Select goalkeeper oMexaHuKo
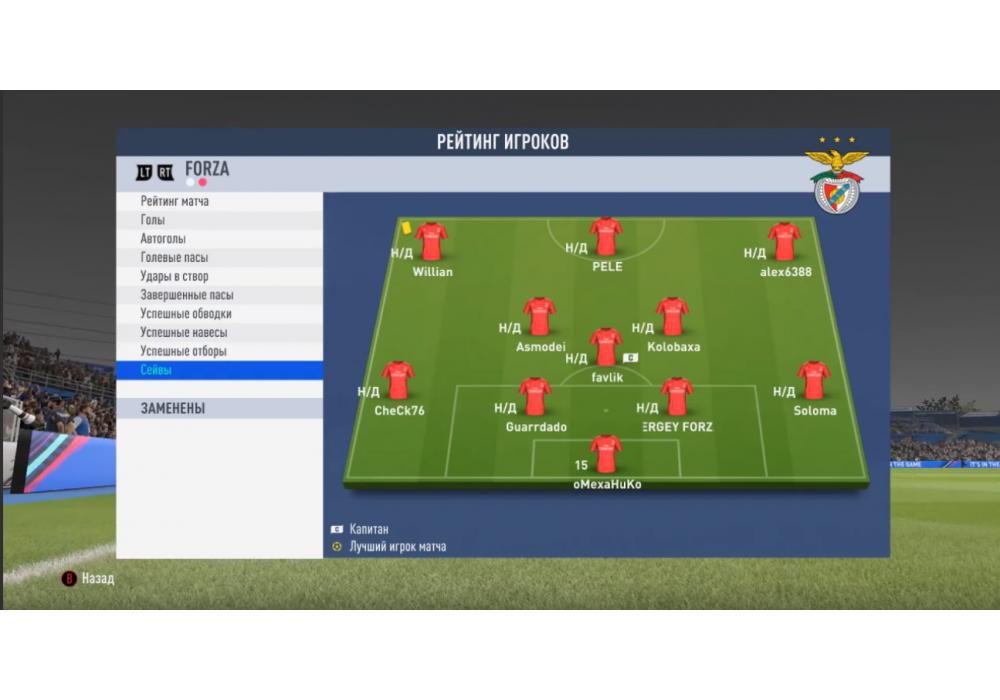This screenshot has height=700, width=1000. [606, 454]
